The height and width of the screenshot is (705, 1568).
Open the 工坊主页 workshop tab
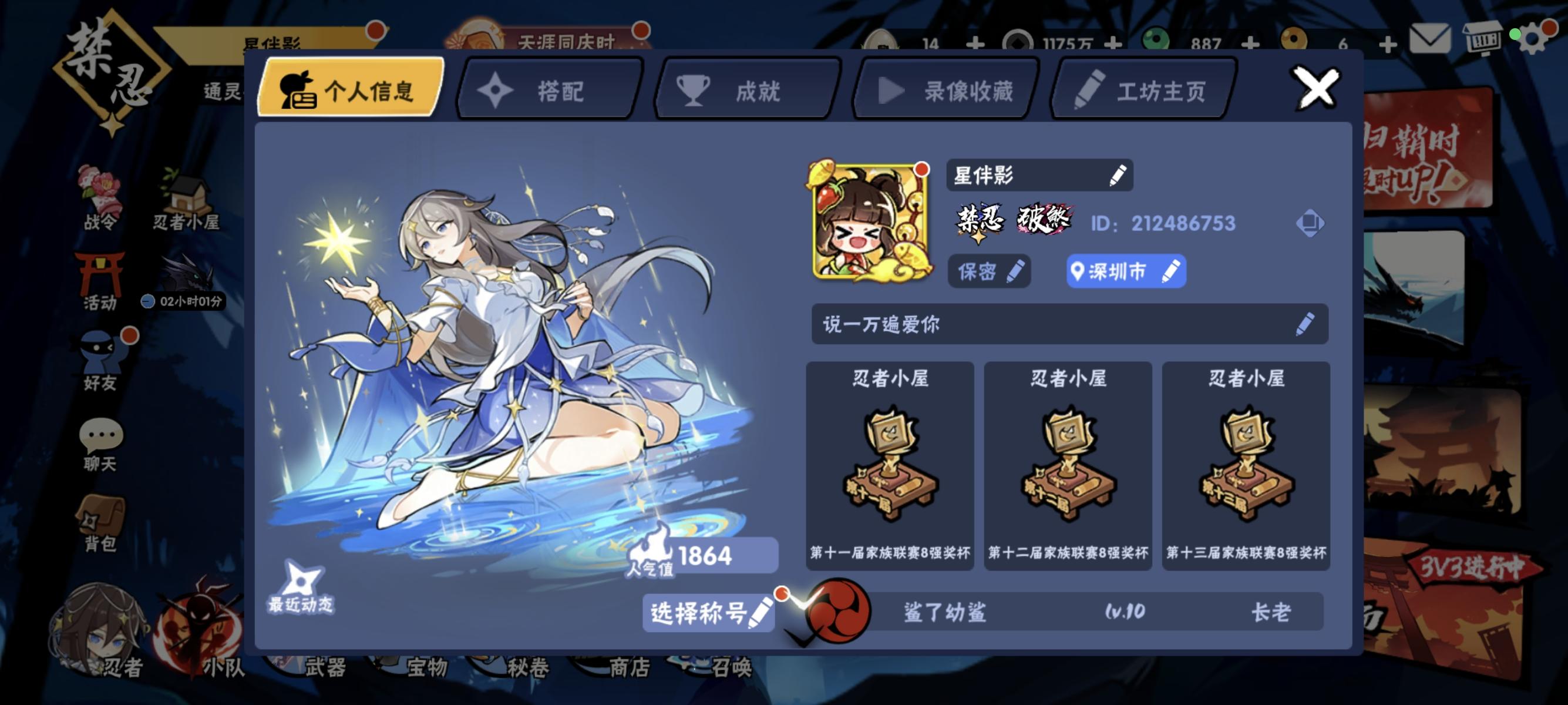pos(1142,90)
